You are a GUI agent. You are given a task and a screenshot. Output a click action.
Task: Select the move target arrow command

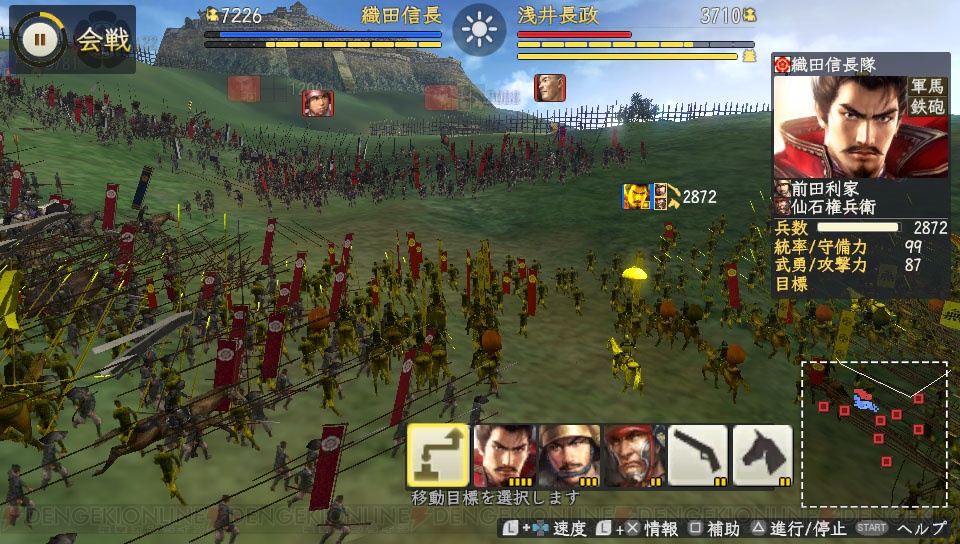point(438,456)
